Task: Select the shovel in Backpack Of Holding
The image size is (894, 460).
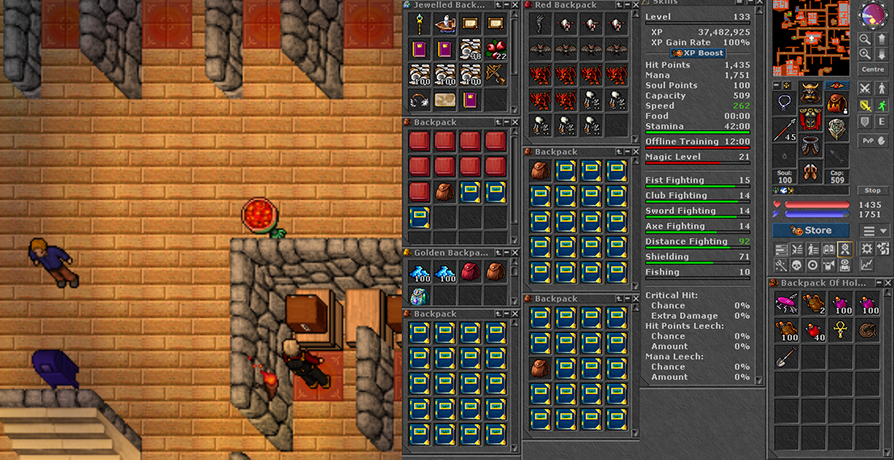Action: (787, 356)
